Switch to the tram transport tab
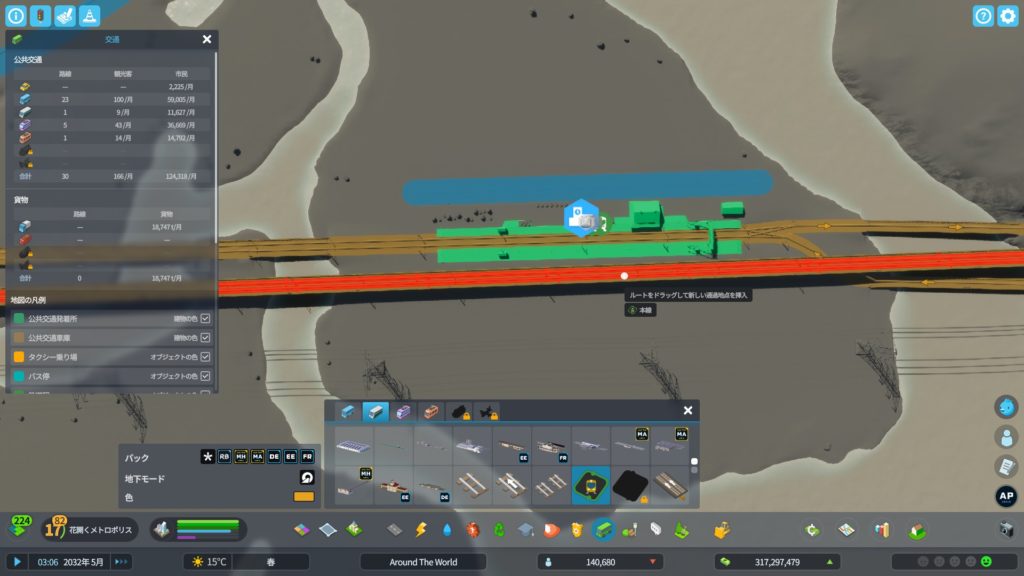Screen dimensions: 1024x576 (x=403, y=411)
